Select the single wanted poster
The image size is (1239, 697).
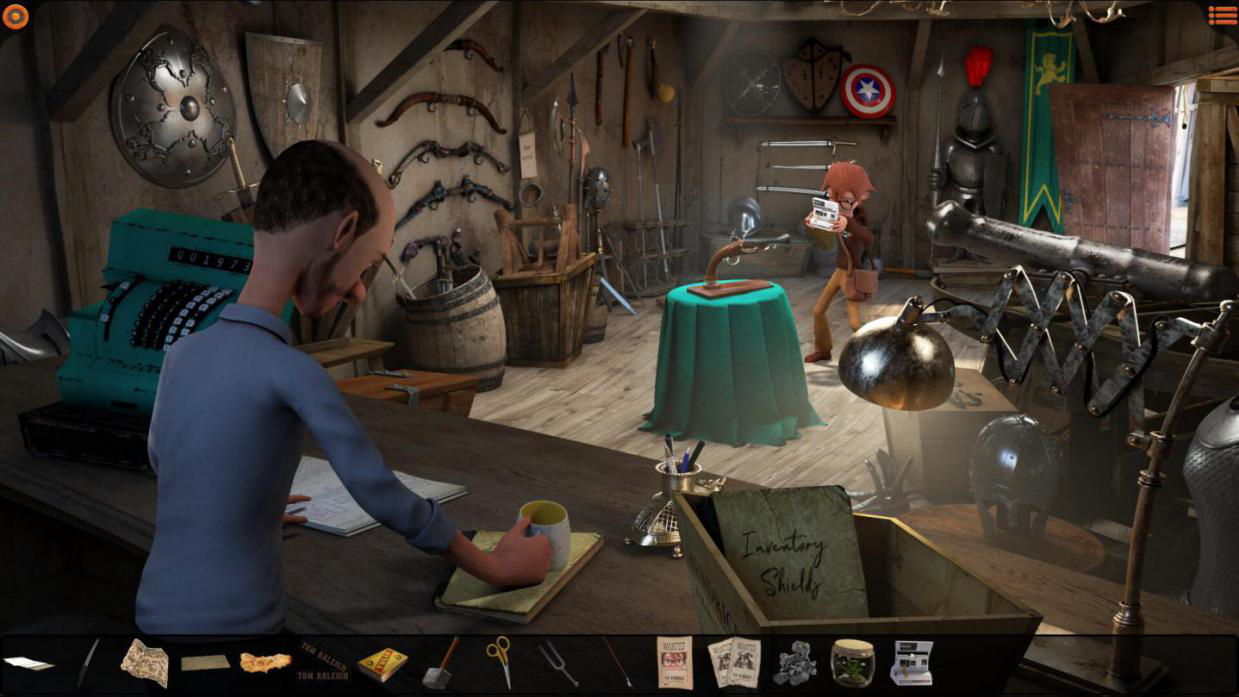point(674,662)
